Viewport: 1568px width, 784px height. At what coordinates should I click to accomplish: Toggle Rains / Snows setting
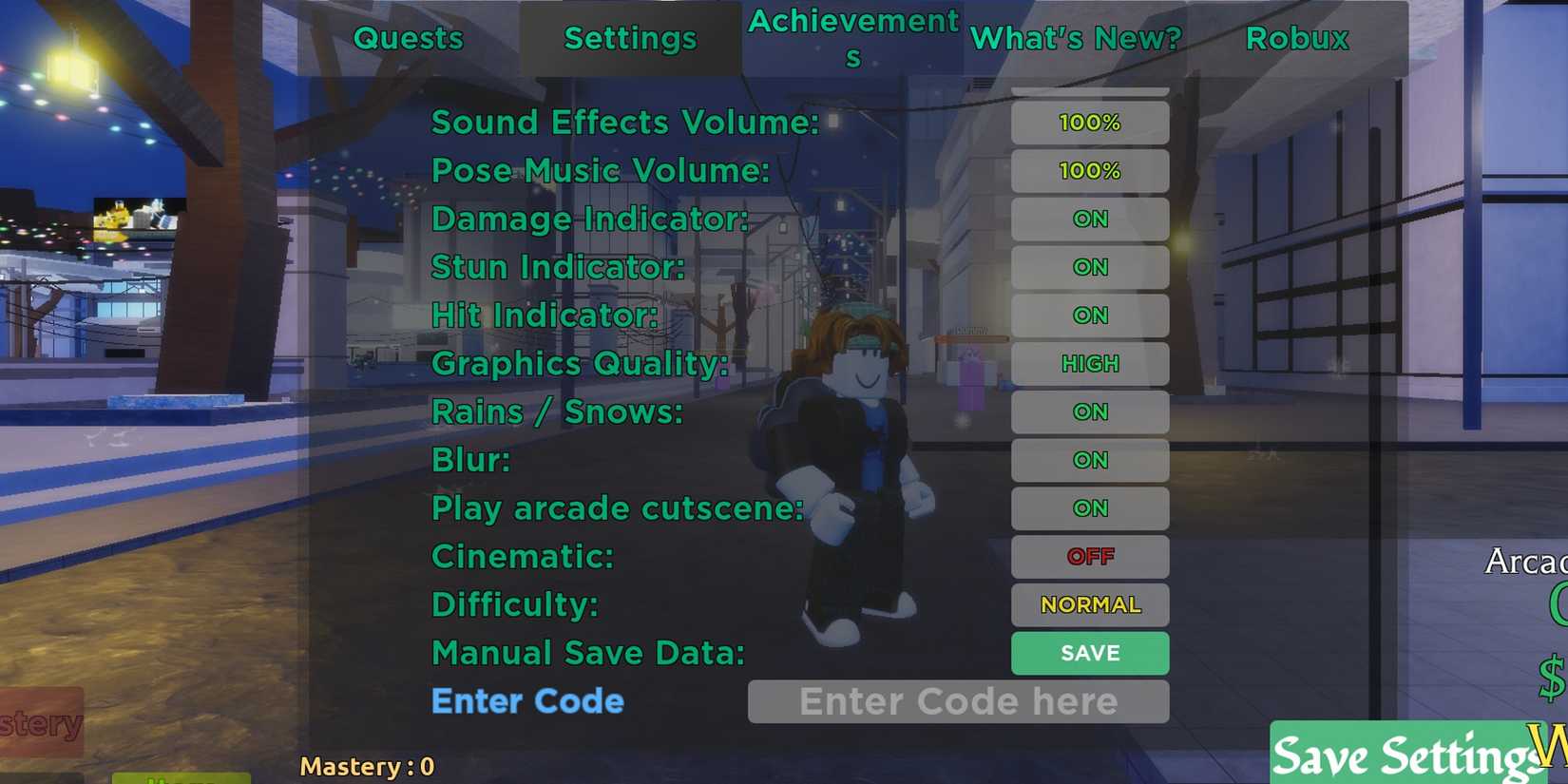(1090, 411)
